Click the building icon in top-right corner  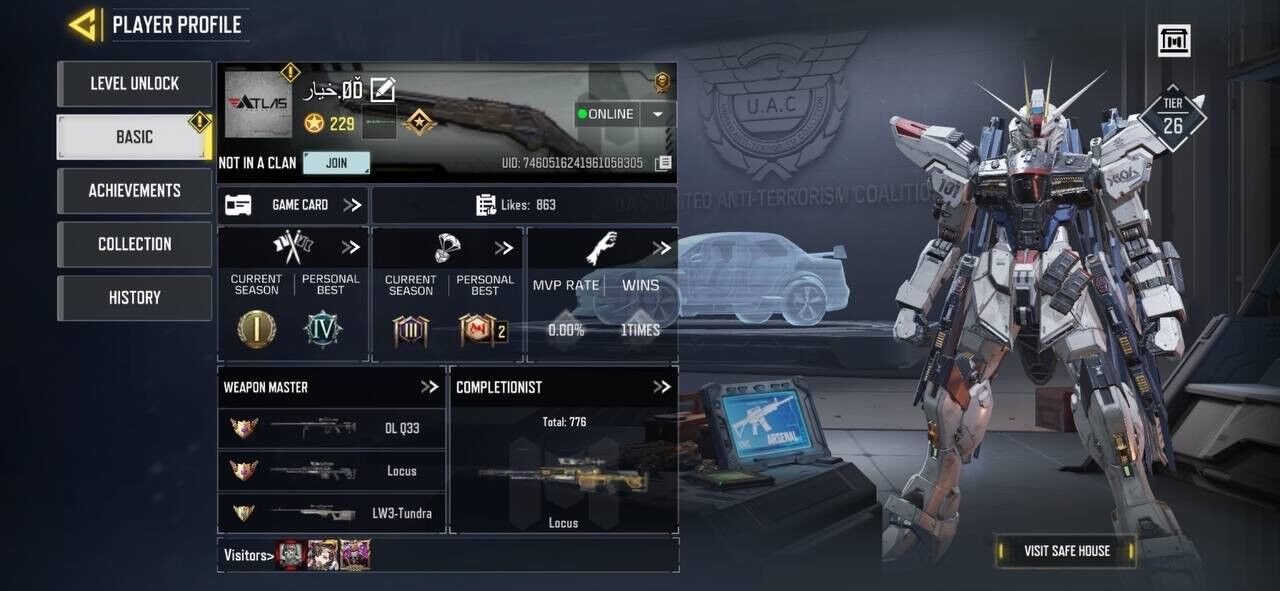(x=1174, y=41)
